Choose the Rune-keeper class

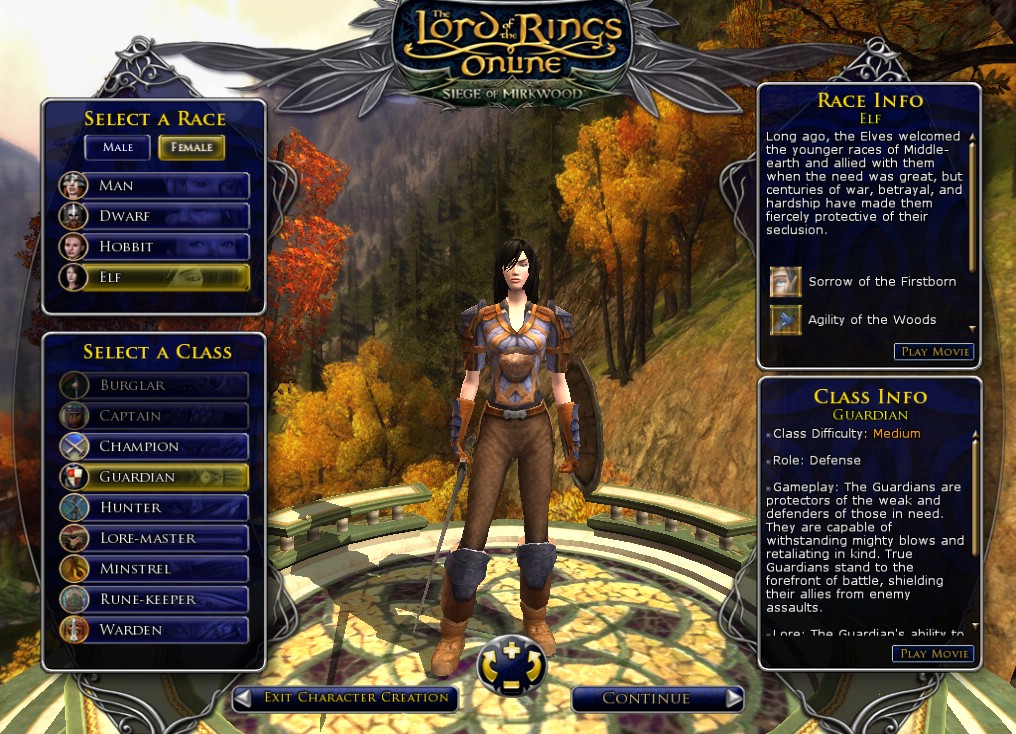pyautogui.click(x=154, y=599)
